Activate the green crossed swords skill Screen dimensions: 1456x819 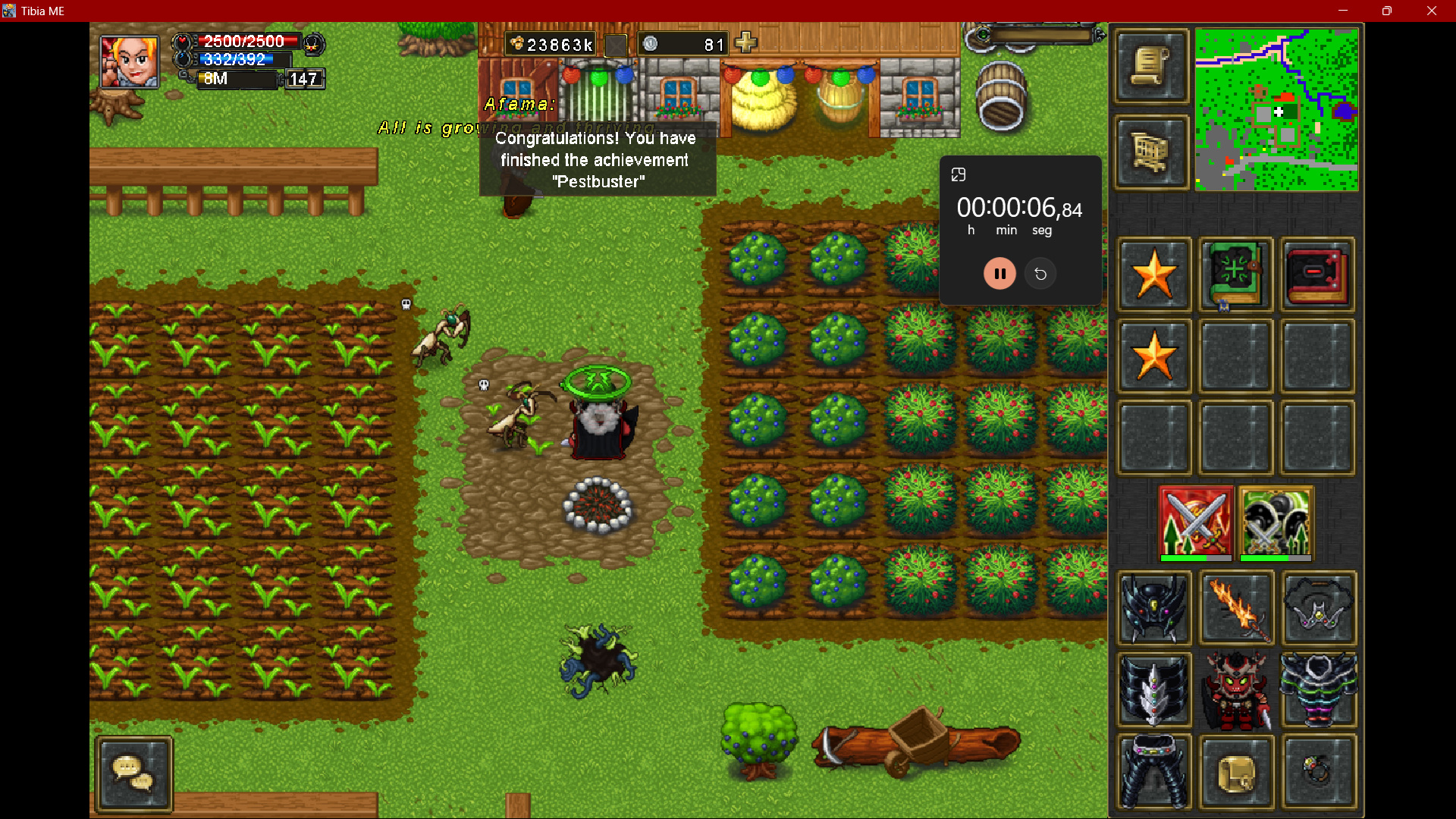tap(1276, 522)
